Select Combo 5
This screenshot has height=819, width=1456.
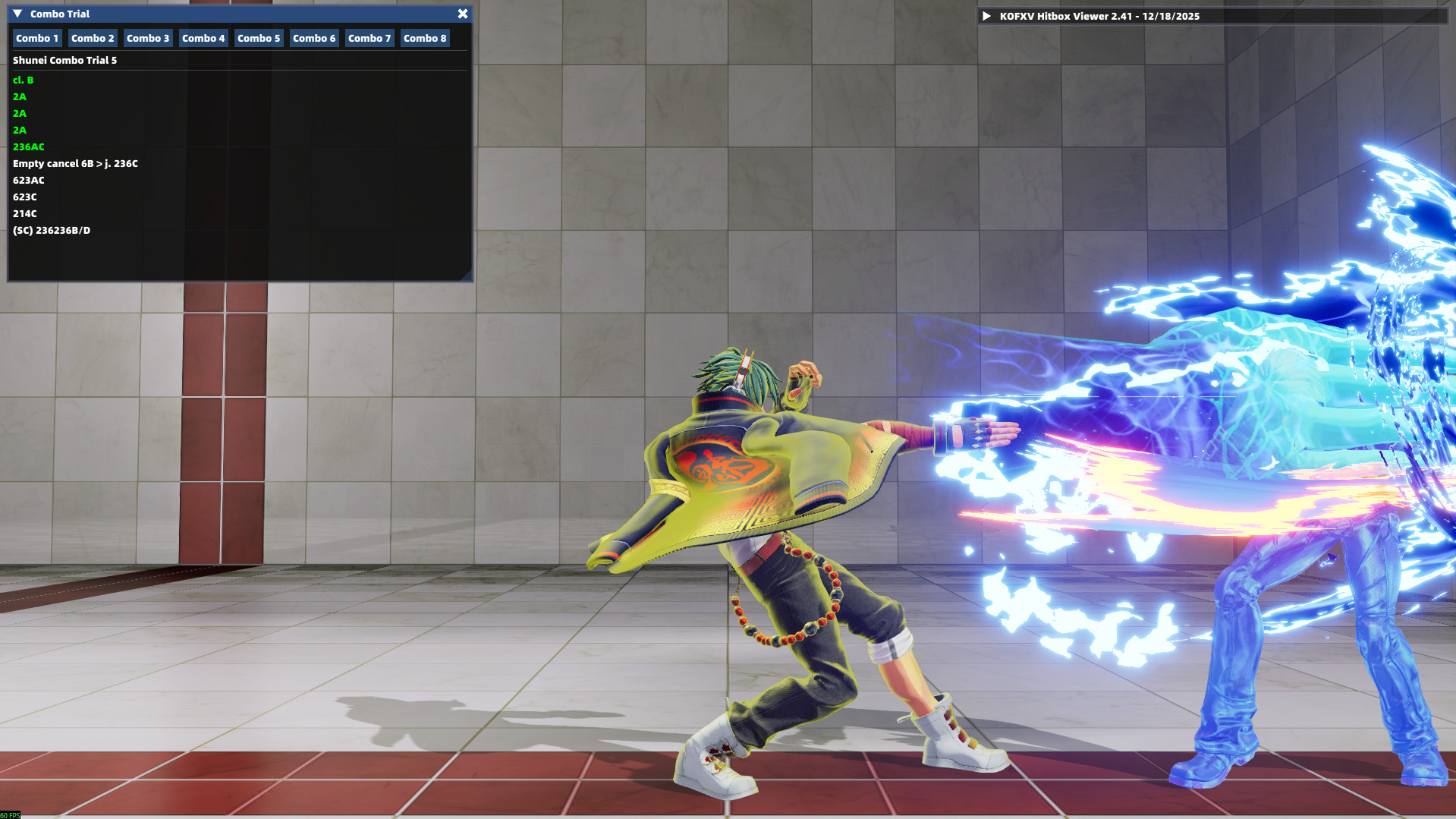click(x=258, y=38)
